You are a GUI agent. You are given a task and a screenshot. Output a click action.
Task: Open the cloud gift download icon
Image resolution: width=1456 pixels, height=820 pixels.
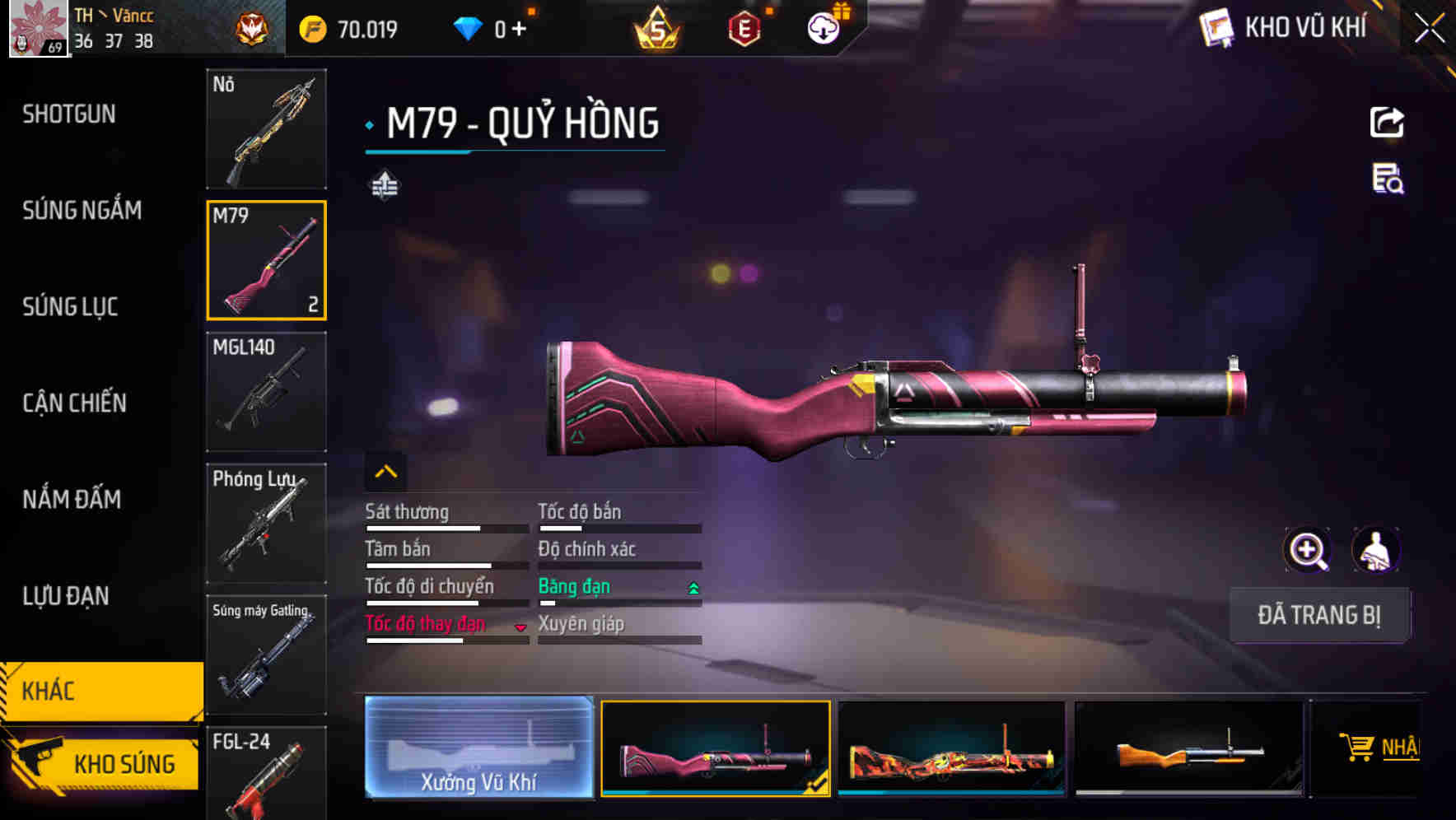pyautogui.click(x=823, y=27)
